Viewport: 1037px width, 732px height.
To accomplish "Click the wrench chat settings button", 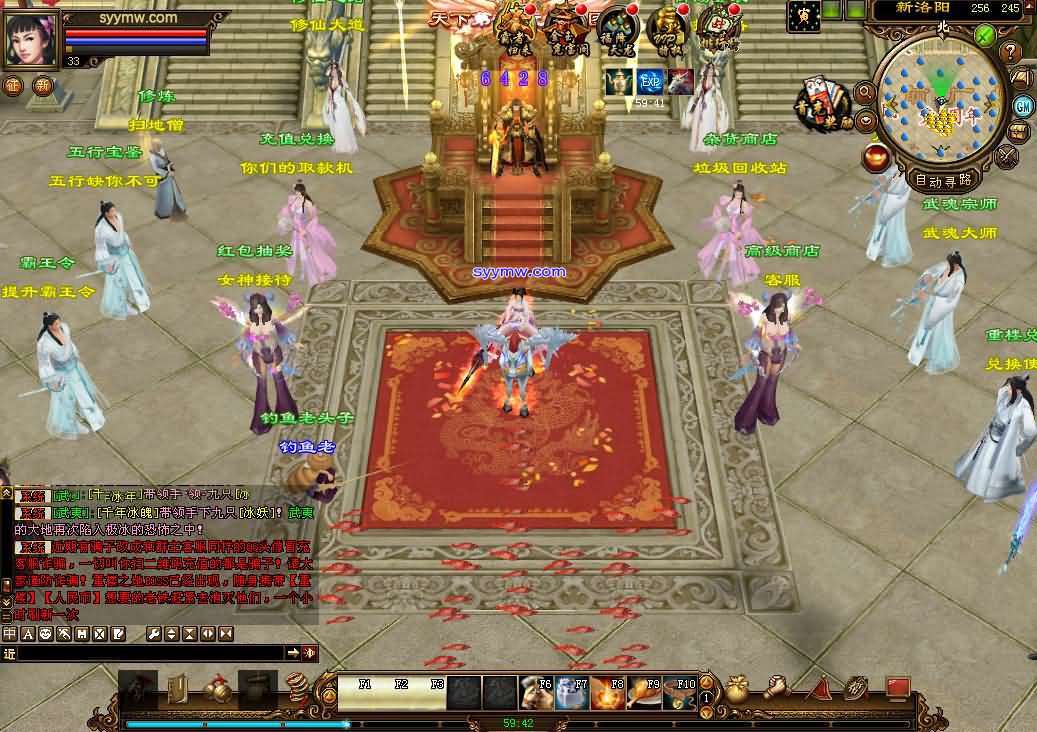I will (154, 634).
